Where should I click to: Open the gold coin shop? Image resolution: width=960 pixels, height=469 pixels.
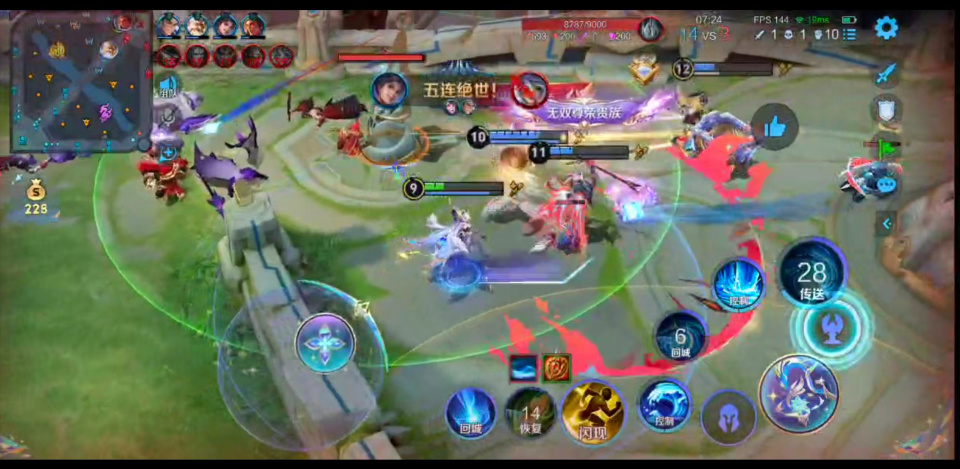pos(36,199)
